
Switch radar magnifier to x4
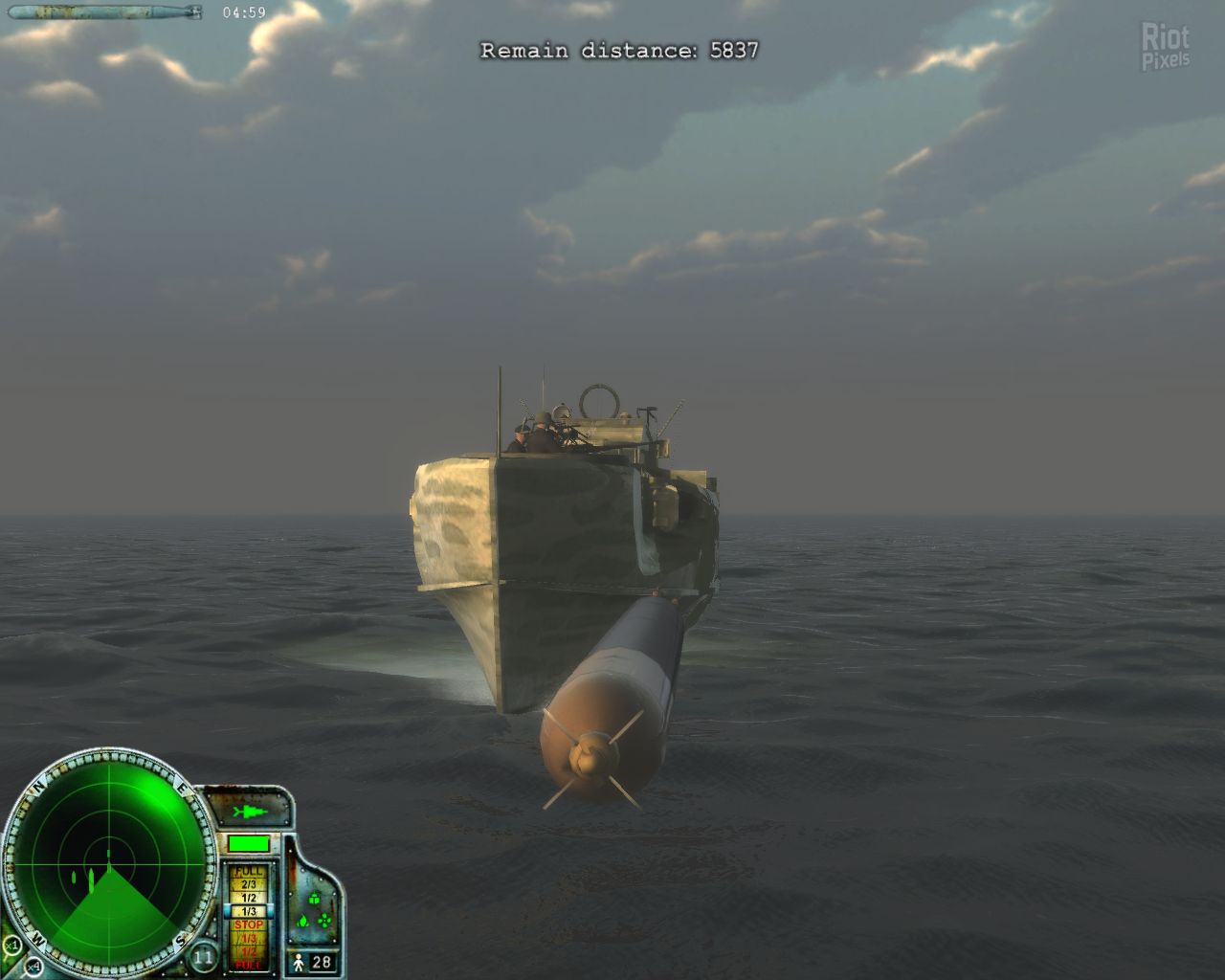34,965
